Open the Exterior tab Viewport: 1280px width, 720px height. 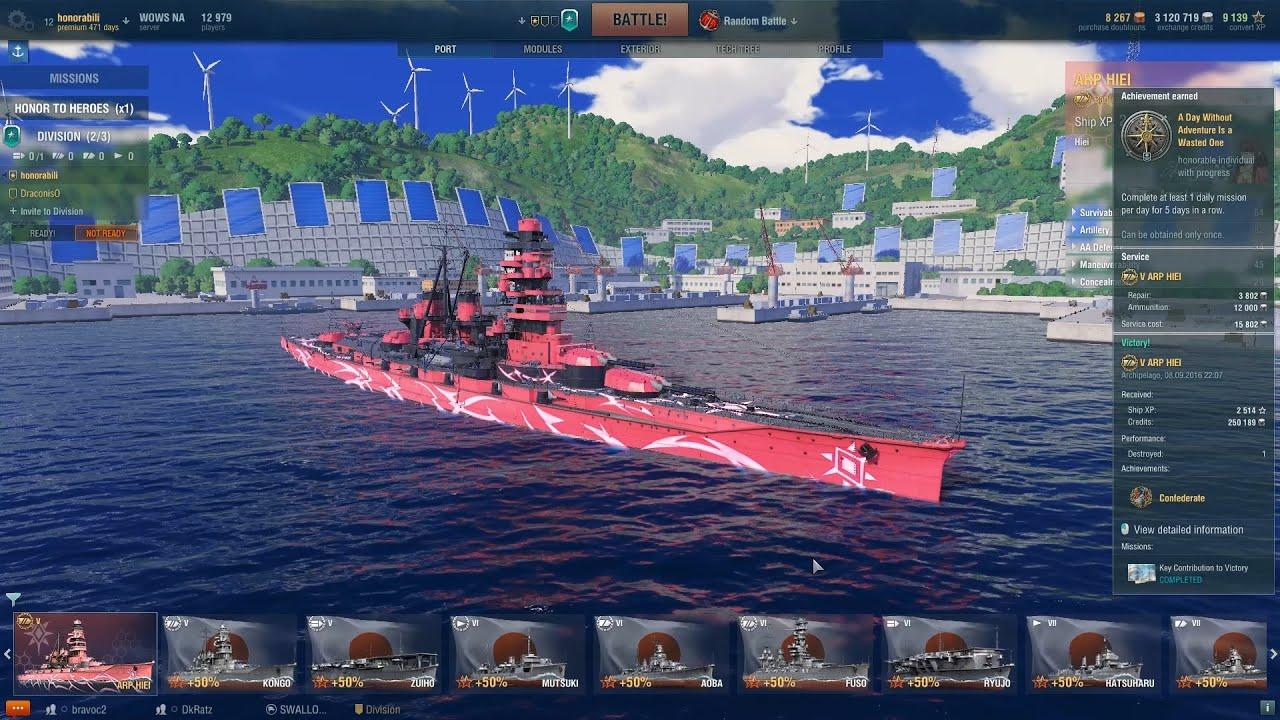(640, 49)
